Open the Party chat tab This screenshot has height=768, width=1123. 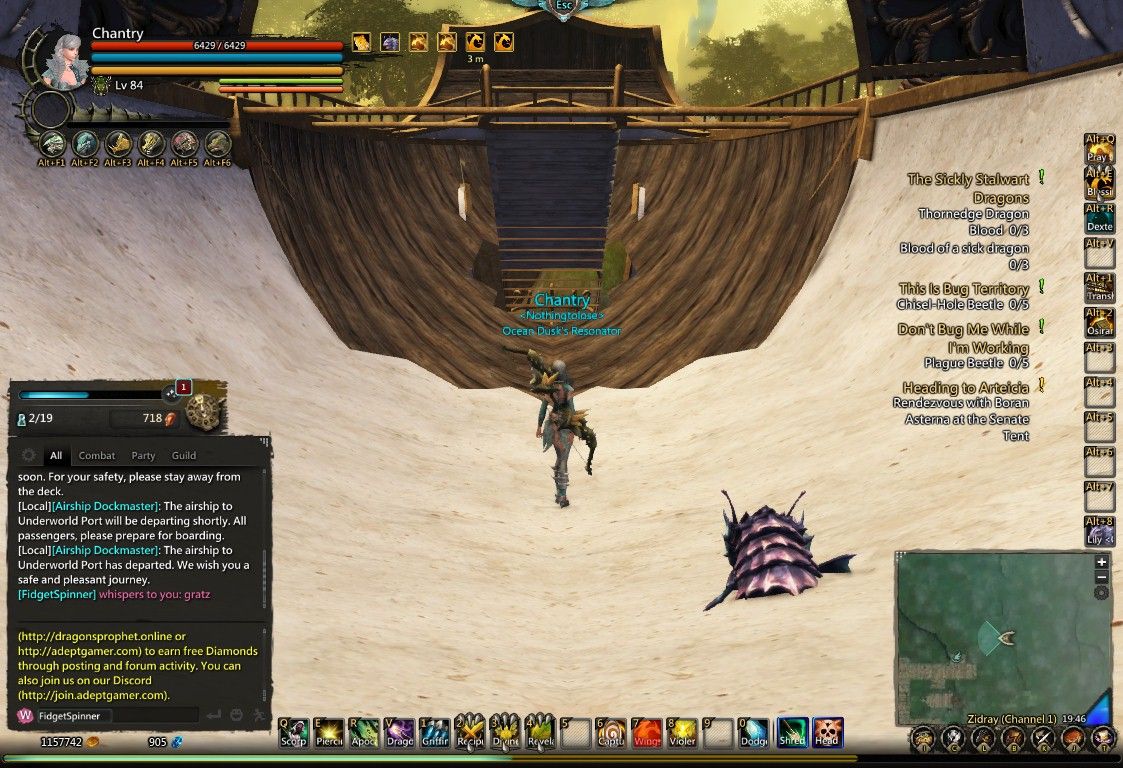[x=143, y=456]
